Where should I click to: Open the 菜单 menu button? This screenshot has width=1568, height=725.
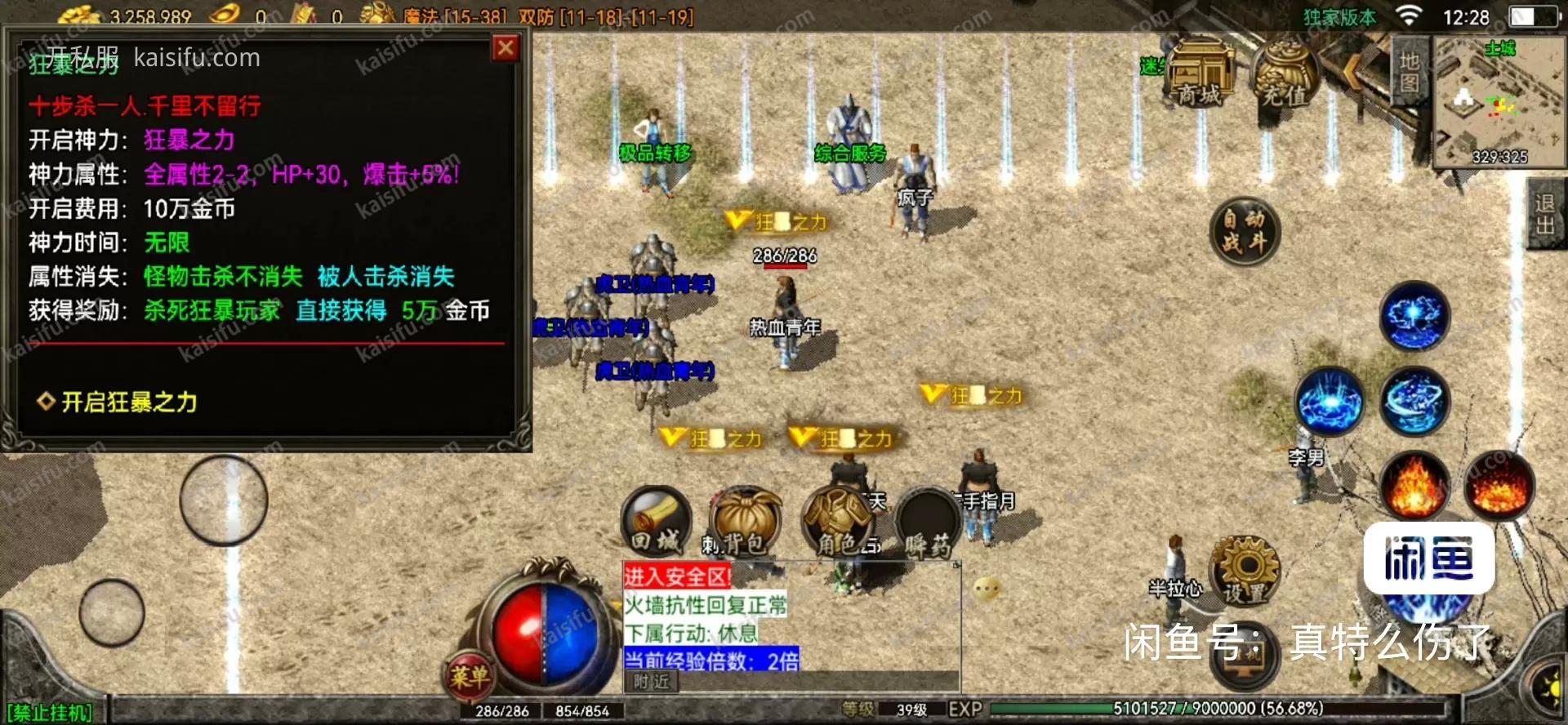coord(469,674)
